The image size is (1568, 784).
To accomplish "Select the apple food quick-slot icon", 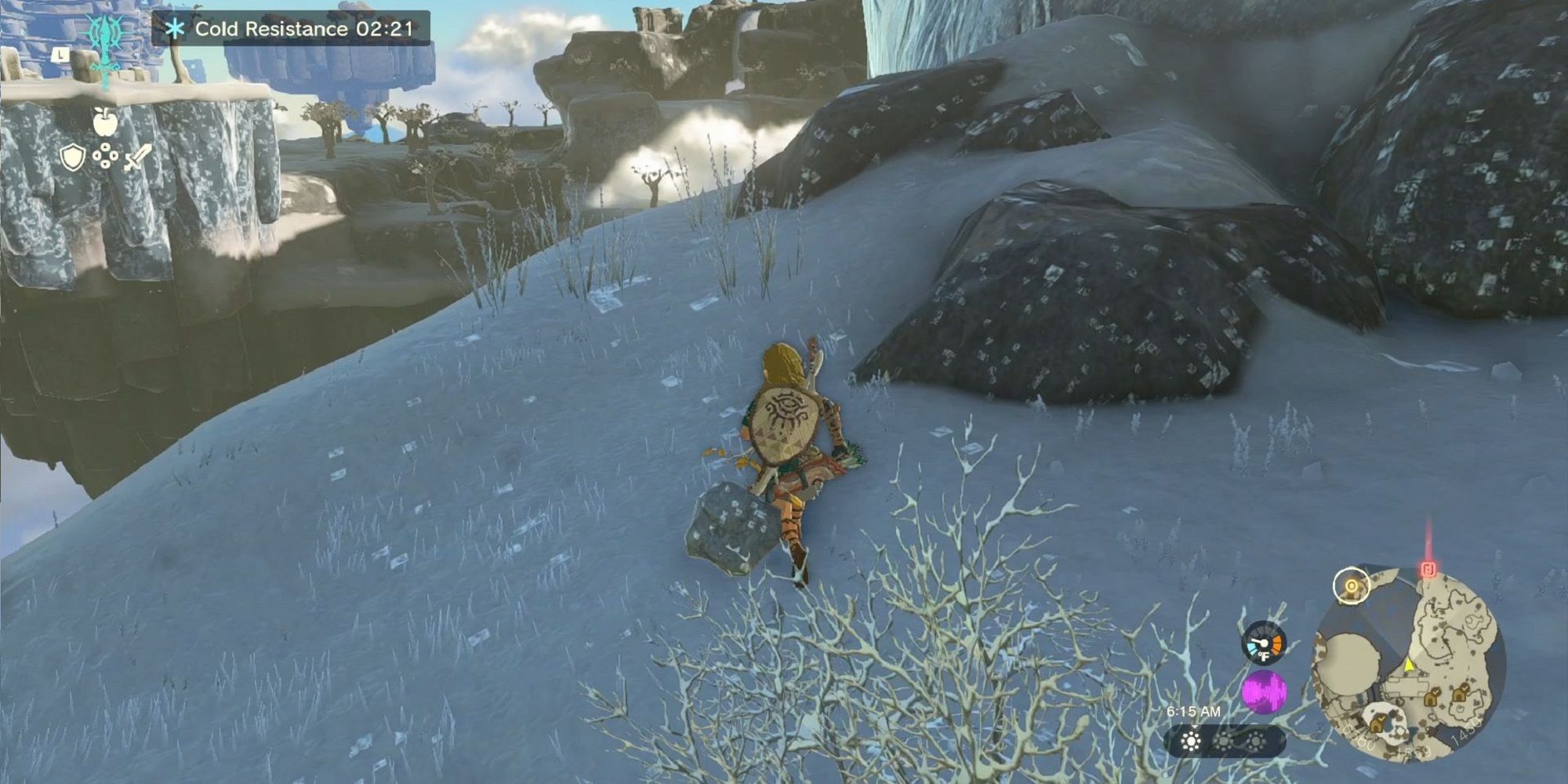I will click(x=104, y=122).
